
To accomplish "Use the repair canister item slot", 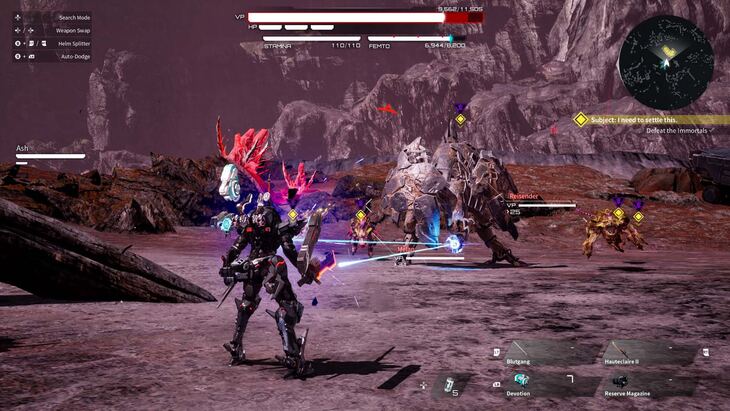I will click(x=450, y=384).
